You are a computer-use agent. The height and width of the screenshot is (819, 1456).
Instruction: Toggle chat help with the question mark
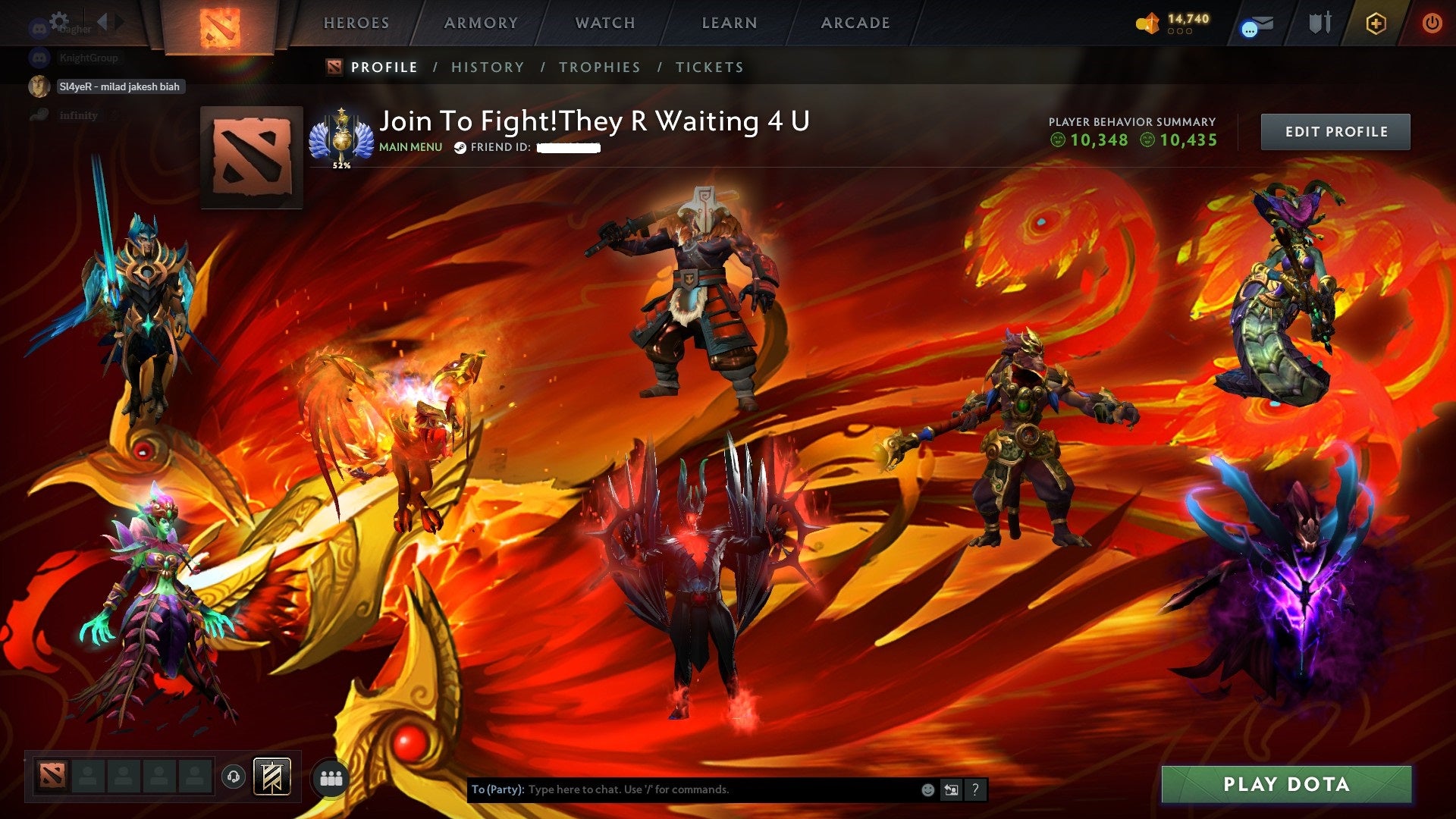pyautogui.click(x=975, y=789)
